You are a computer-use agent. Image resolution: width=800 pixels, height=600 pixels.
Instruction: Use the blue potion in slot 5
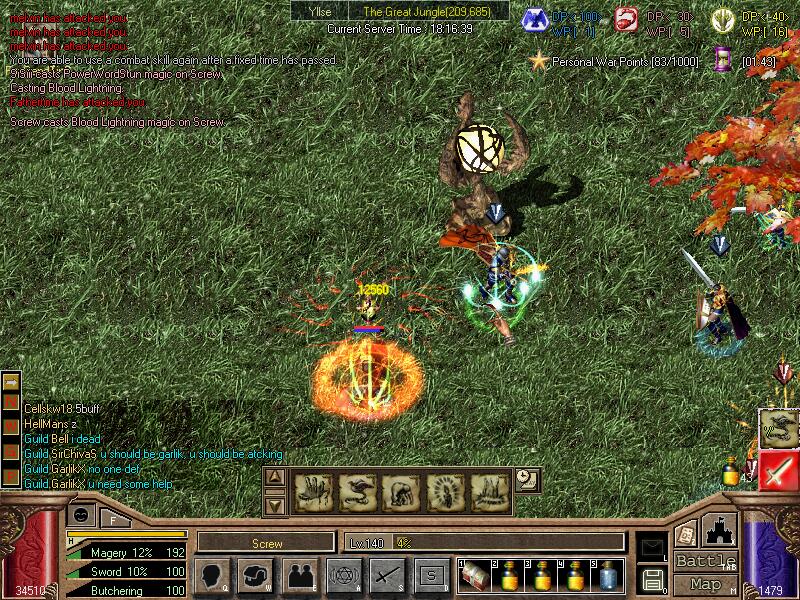tap(608, 576)
